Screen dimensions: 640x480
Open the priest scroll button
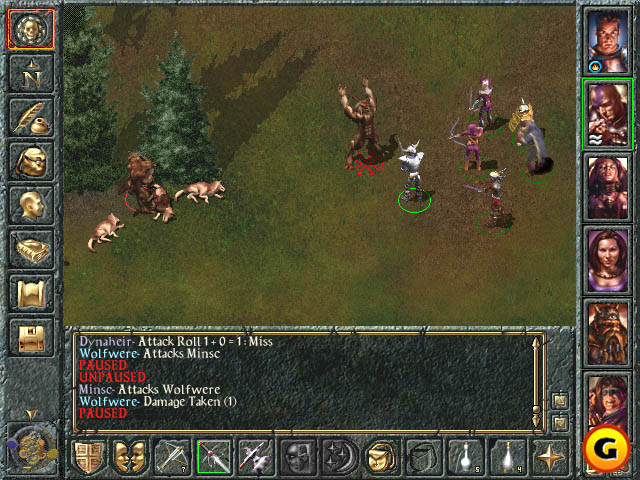click(x=29, y=293)
